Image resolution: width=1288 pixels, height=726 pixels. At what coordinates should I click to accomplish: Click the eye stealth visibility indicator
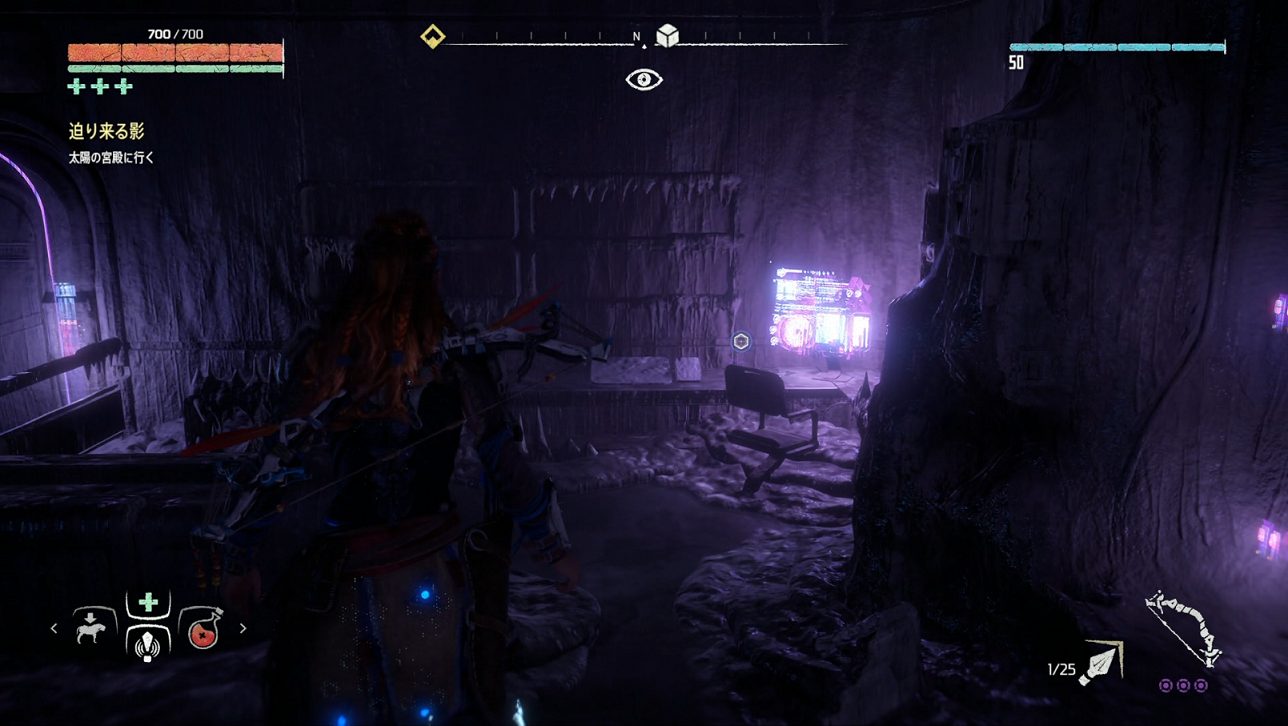point(644,80)
